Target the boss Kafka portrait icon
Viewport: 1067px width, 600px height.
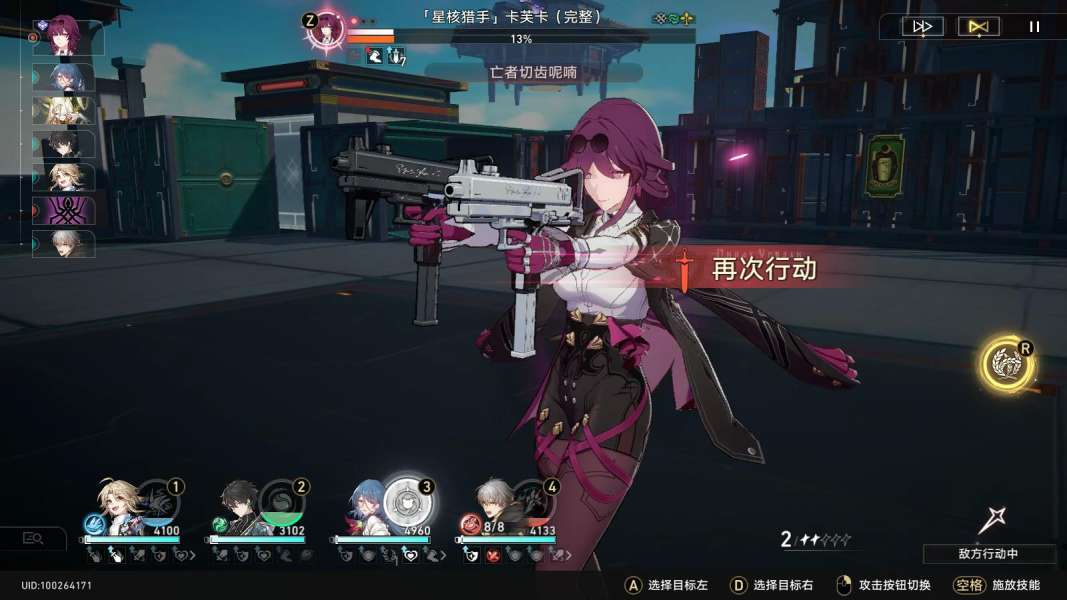[x=326, y=30]
